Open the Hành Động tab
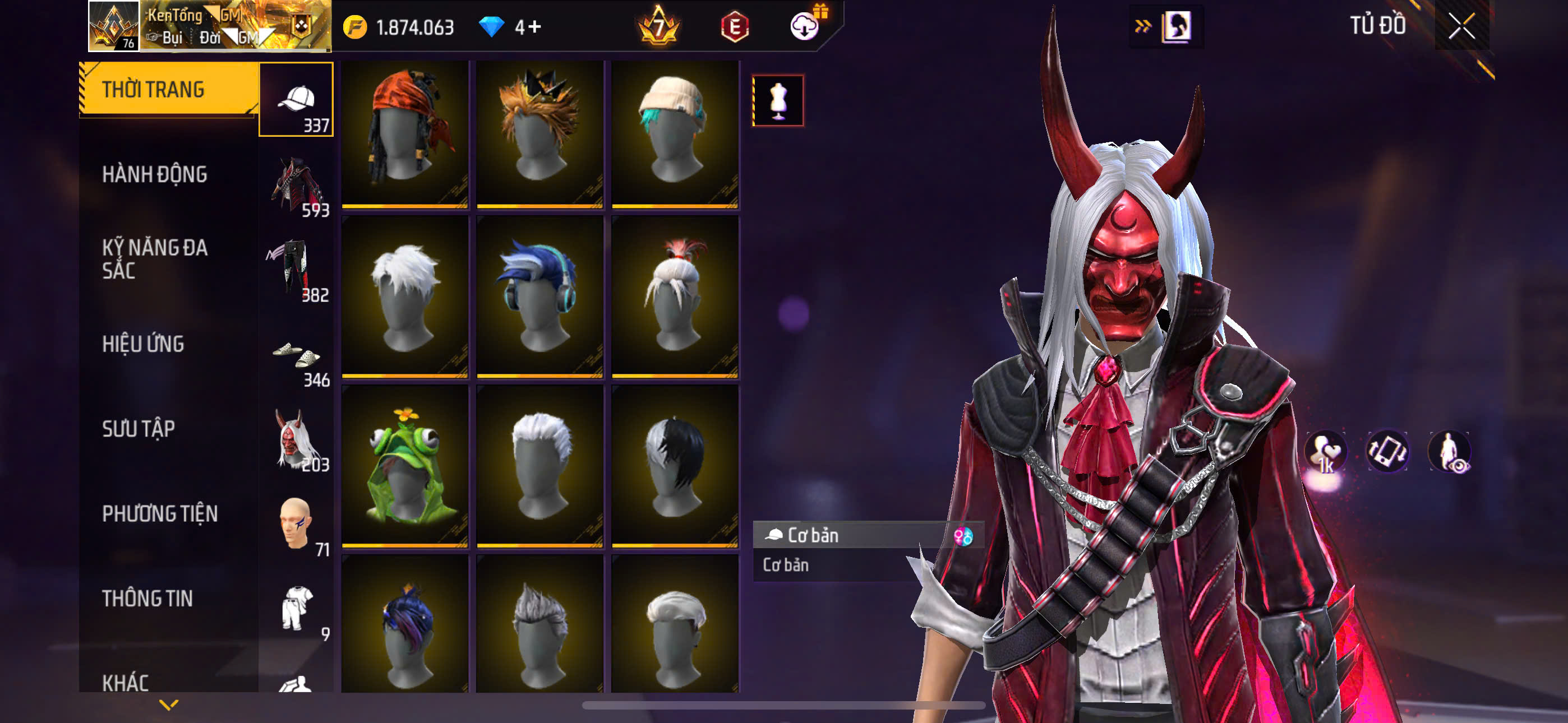1568x723 pixels. pyautogui.click(x=155, y=175)
